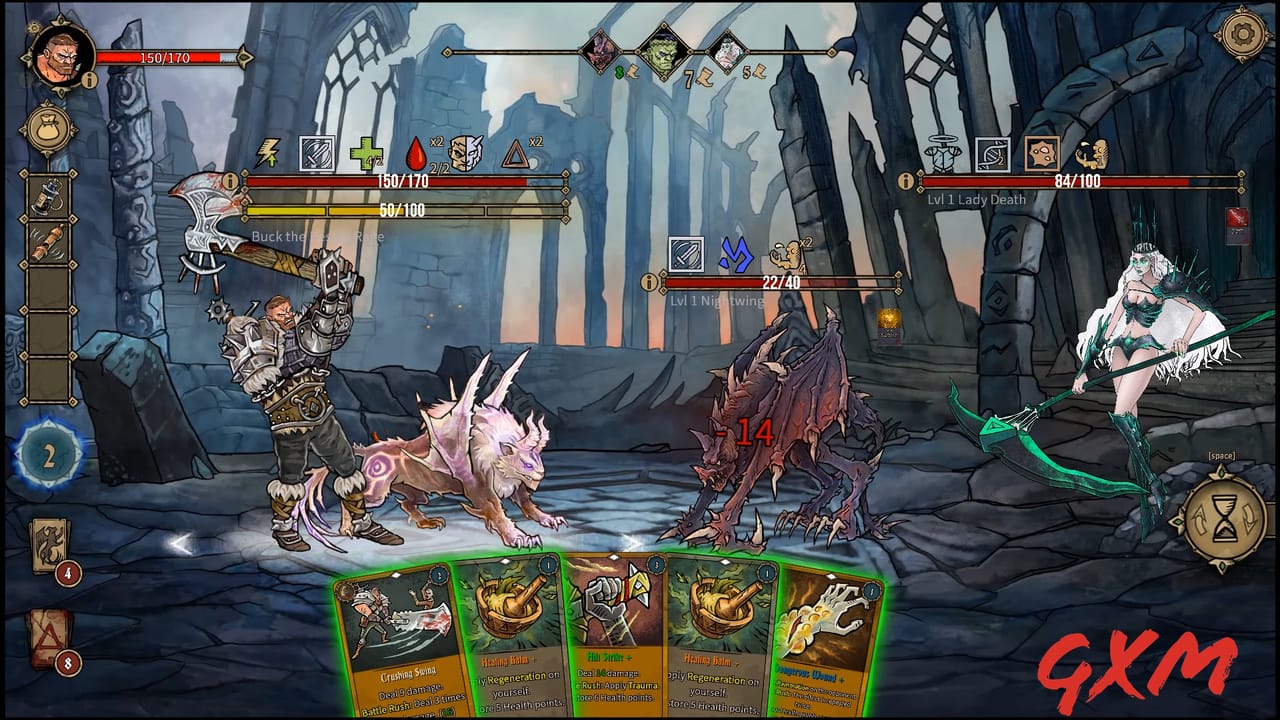Inspect the Battle Rush buff on the hero
The height and width of the screenshot is (720, 1280).
[x=268, y=152]
